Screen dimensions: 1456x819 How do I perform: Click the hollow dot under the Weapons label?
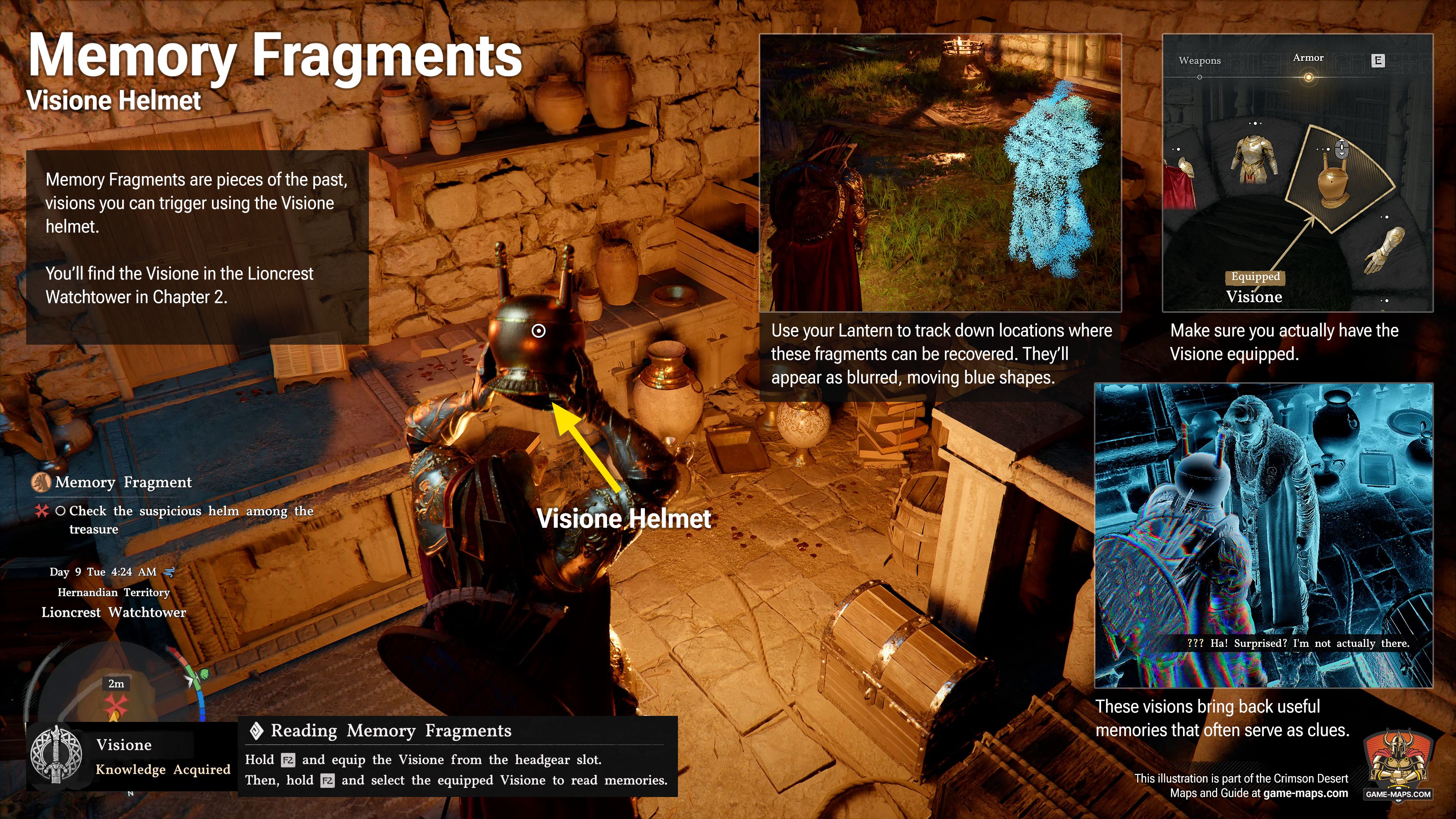1200,77
